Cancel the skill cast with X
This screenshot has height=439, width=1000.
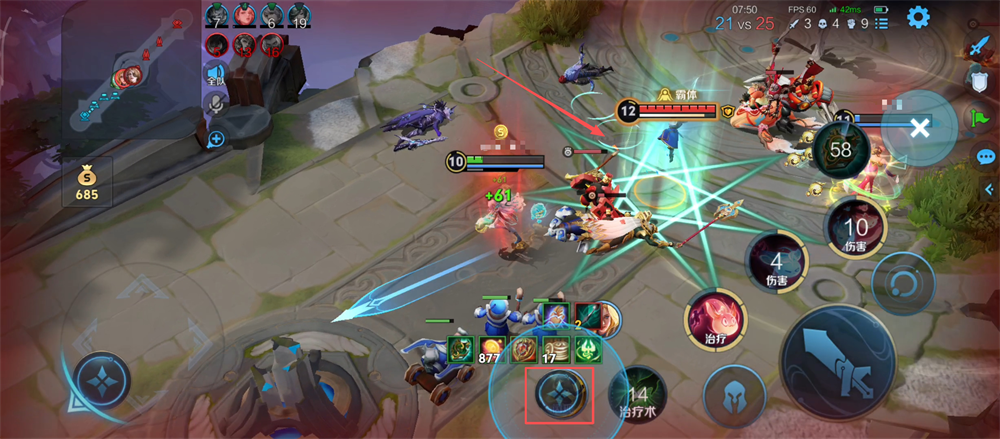[x=920, y=127]
